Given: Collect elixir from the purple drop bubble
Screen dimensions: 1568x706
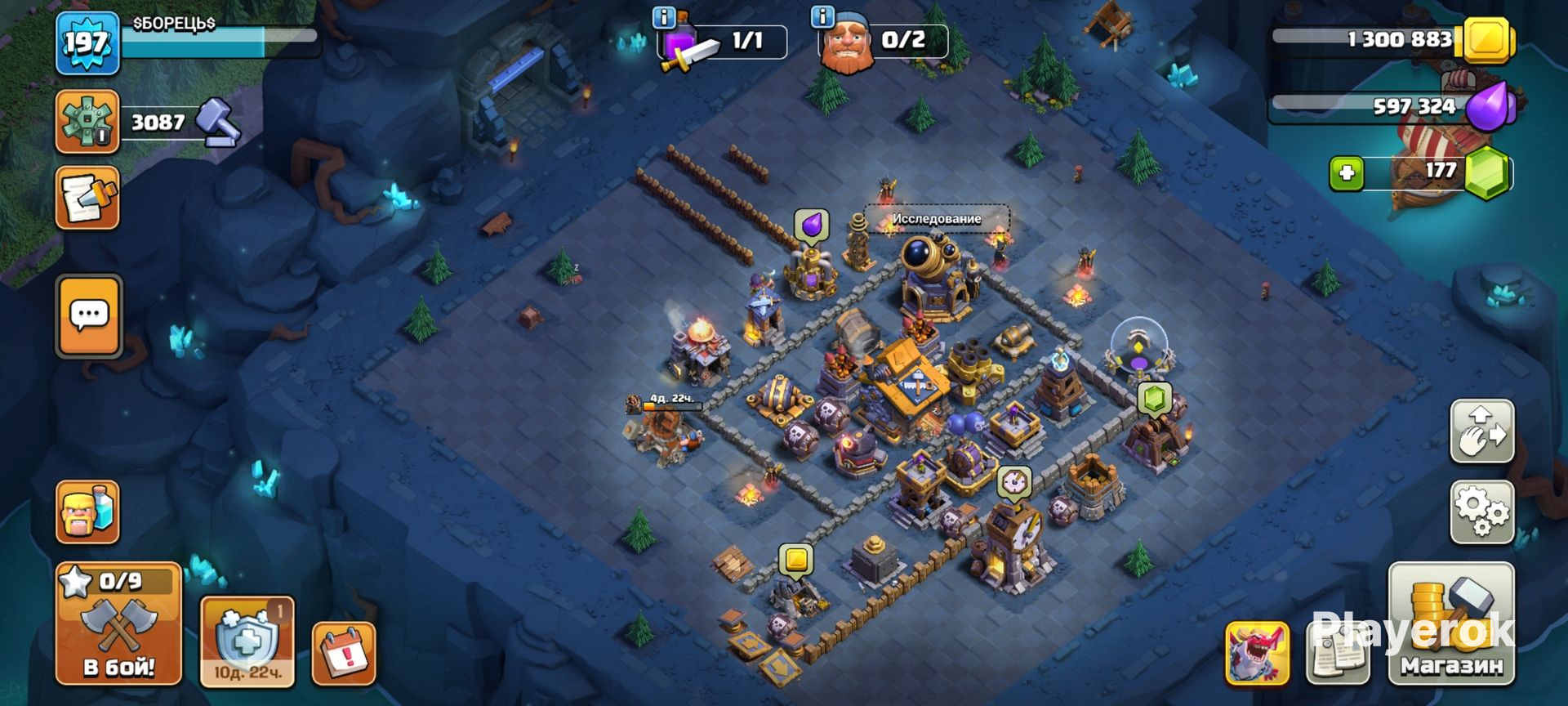Looking at the screenshot, I should (x=812, y=226).
